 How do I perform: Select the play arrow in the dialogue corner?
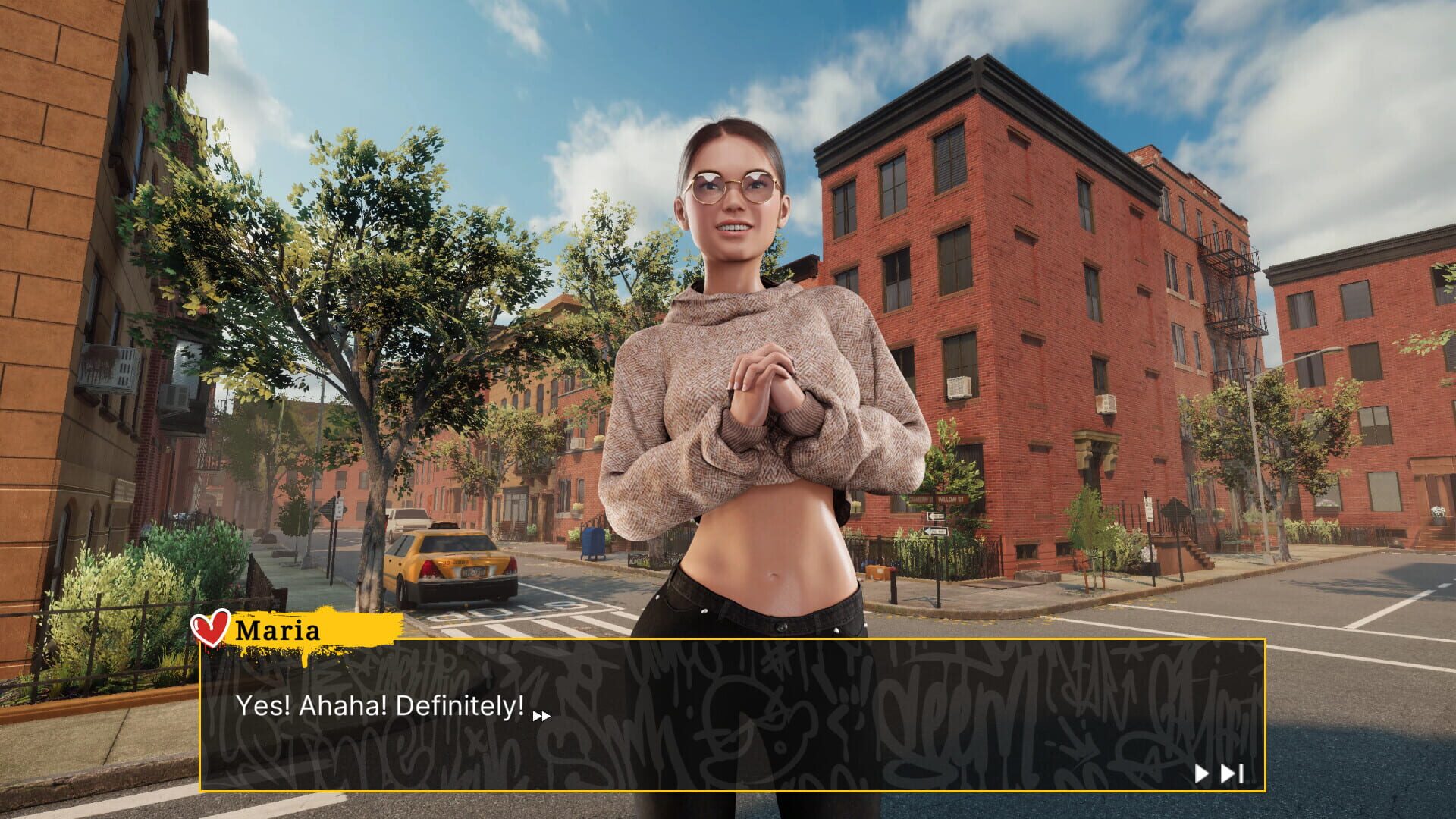pos(1202,773)
